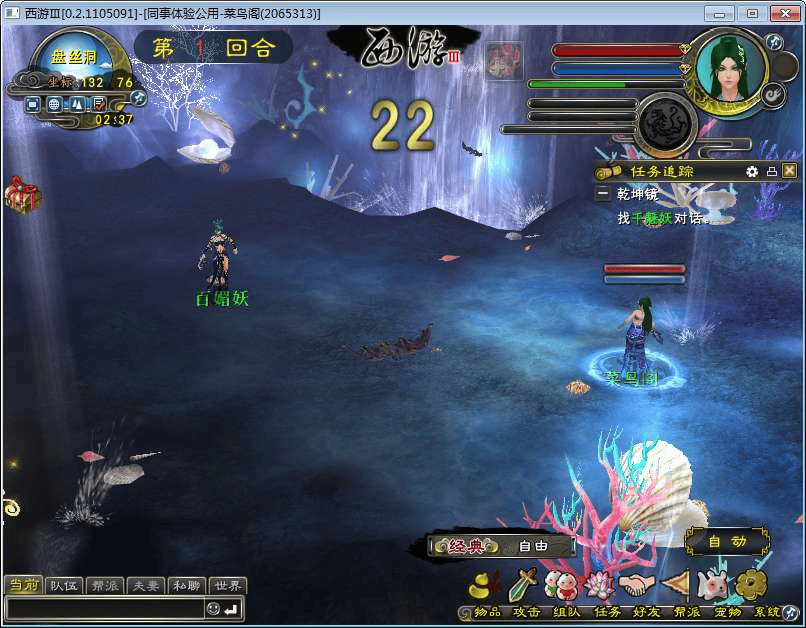Switch to the 世界 world chat tab
This screenshot has height=628, width=806.
[x=227, y=586]
